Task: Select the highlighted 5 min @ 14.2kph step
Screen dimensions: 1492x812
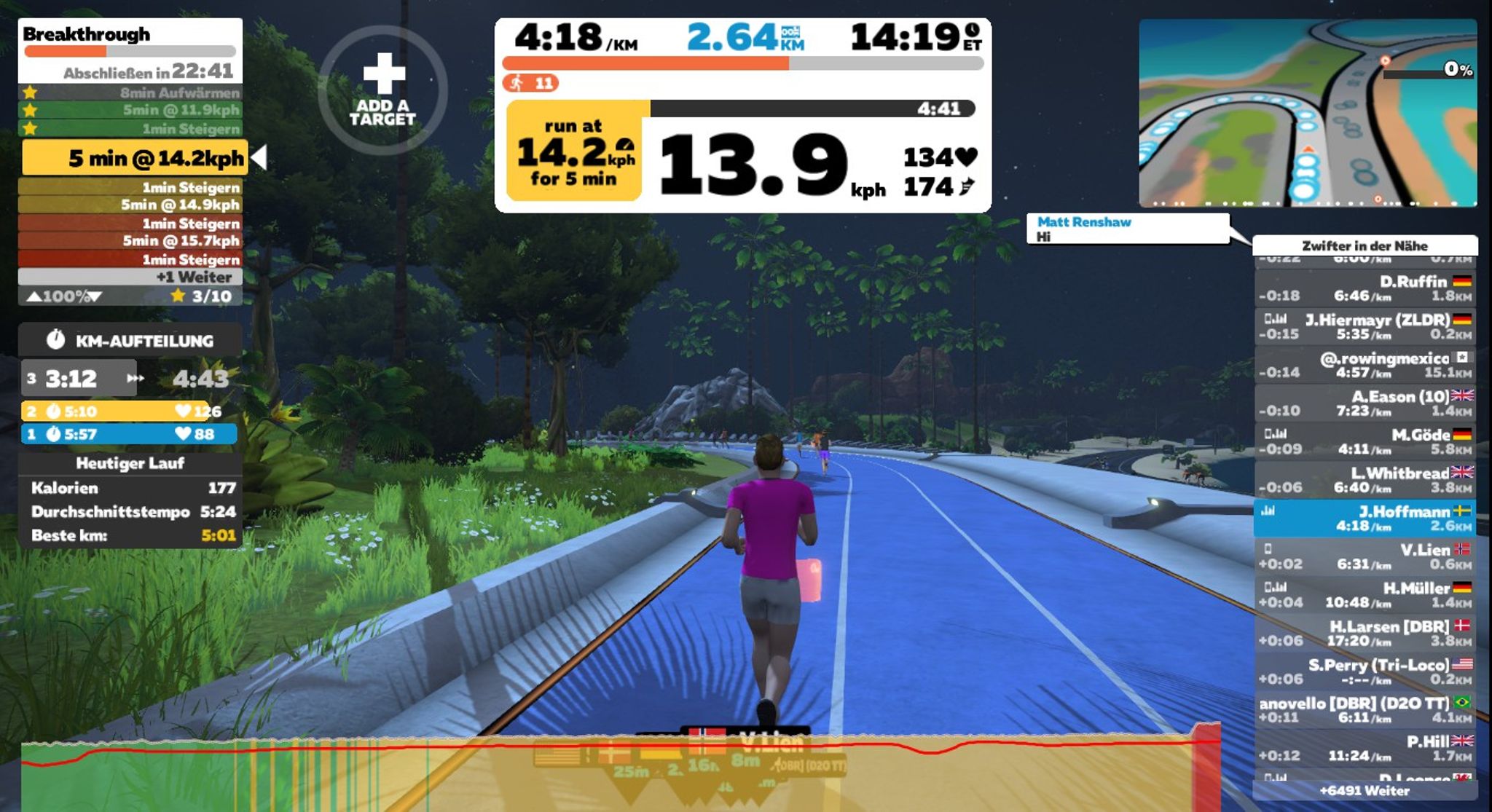Action: 136,158
